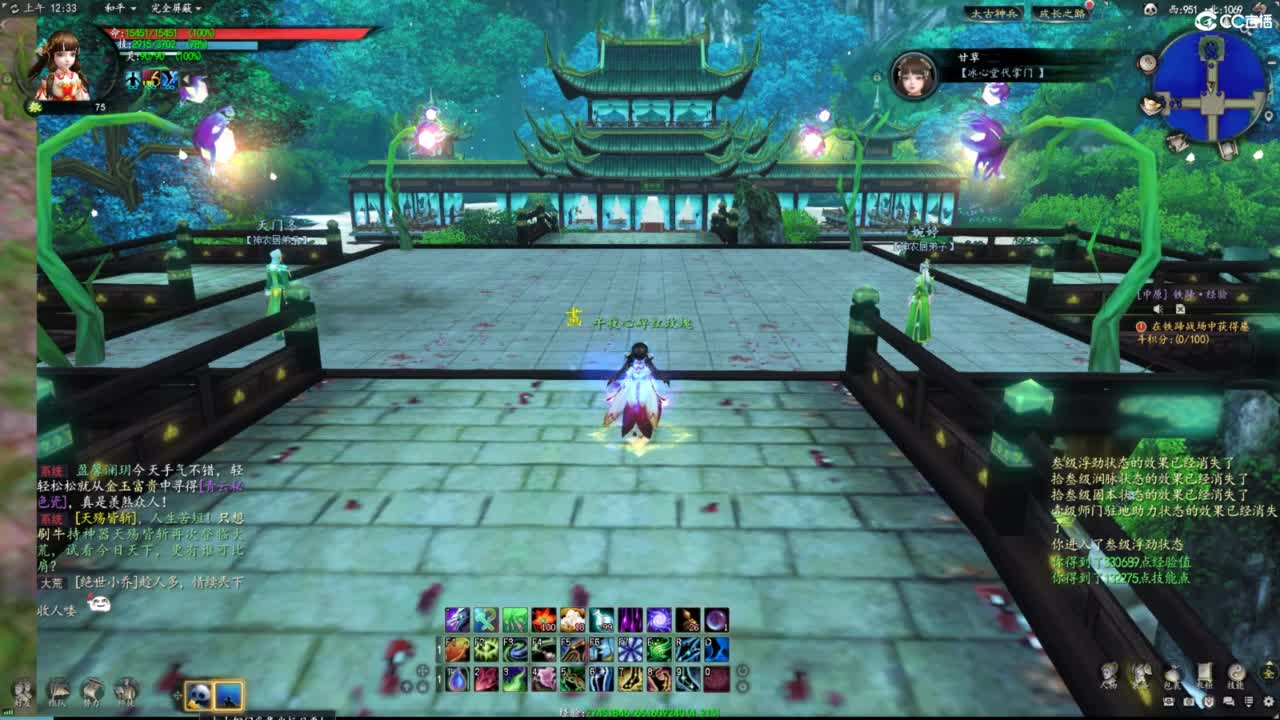The width and height of the screenshot is (1280, 720).
Task: Open the 包裹 inventory bag icon
Action: tap(1172, 675)
